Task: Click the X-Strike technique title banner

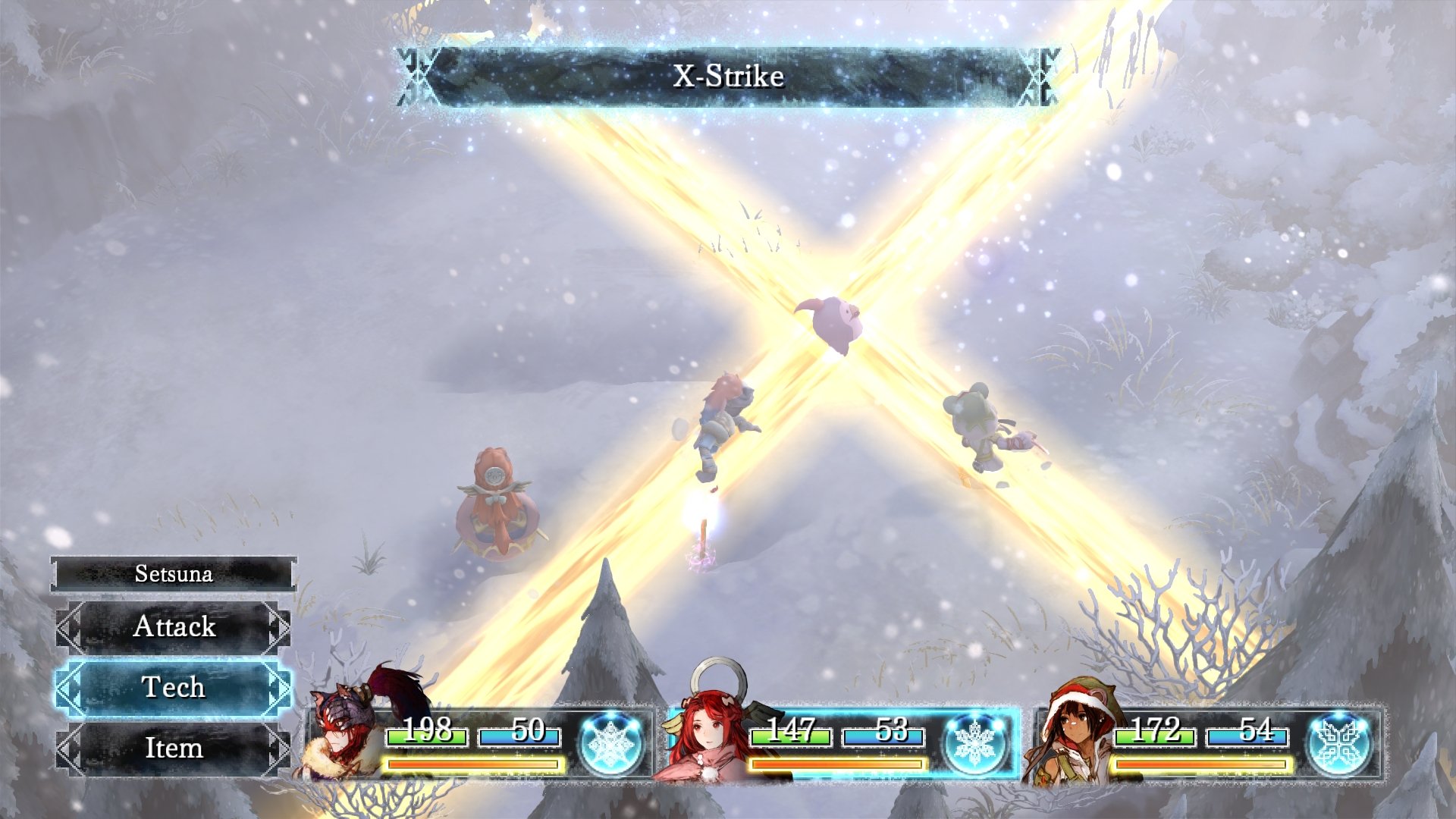Action: (726, 75)
